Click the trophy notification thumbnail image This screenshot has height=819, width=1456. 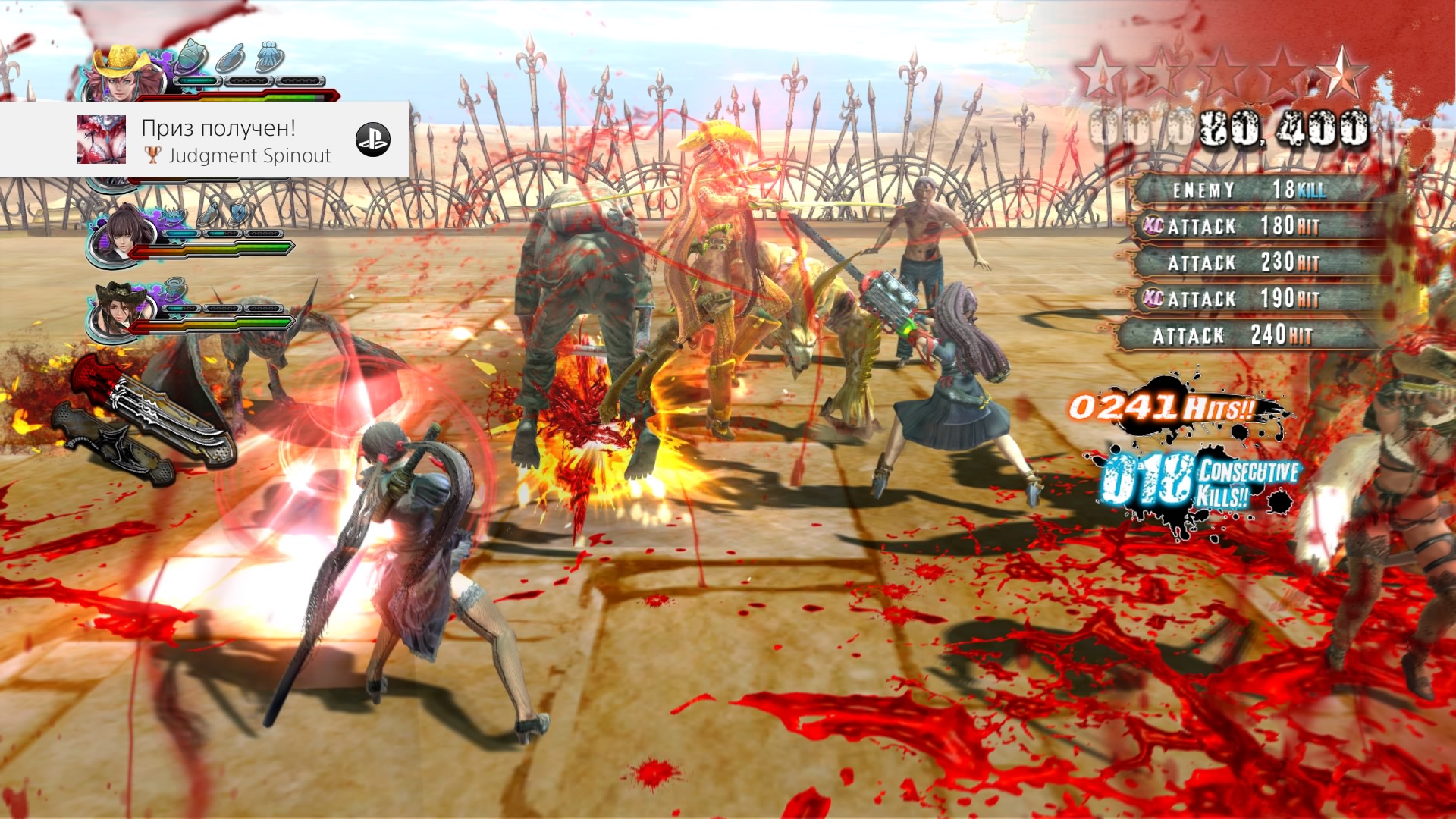[x=102, y=140]
